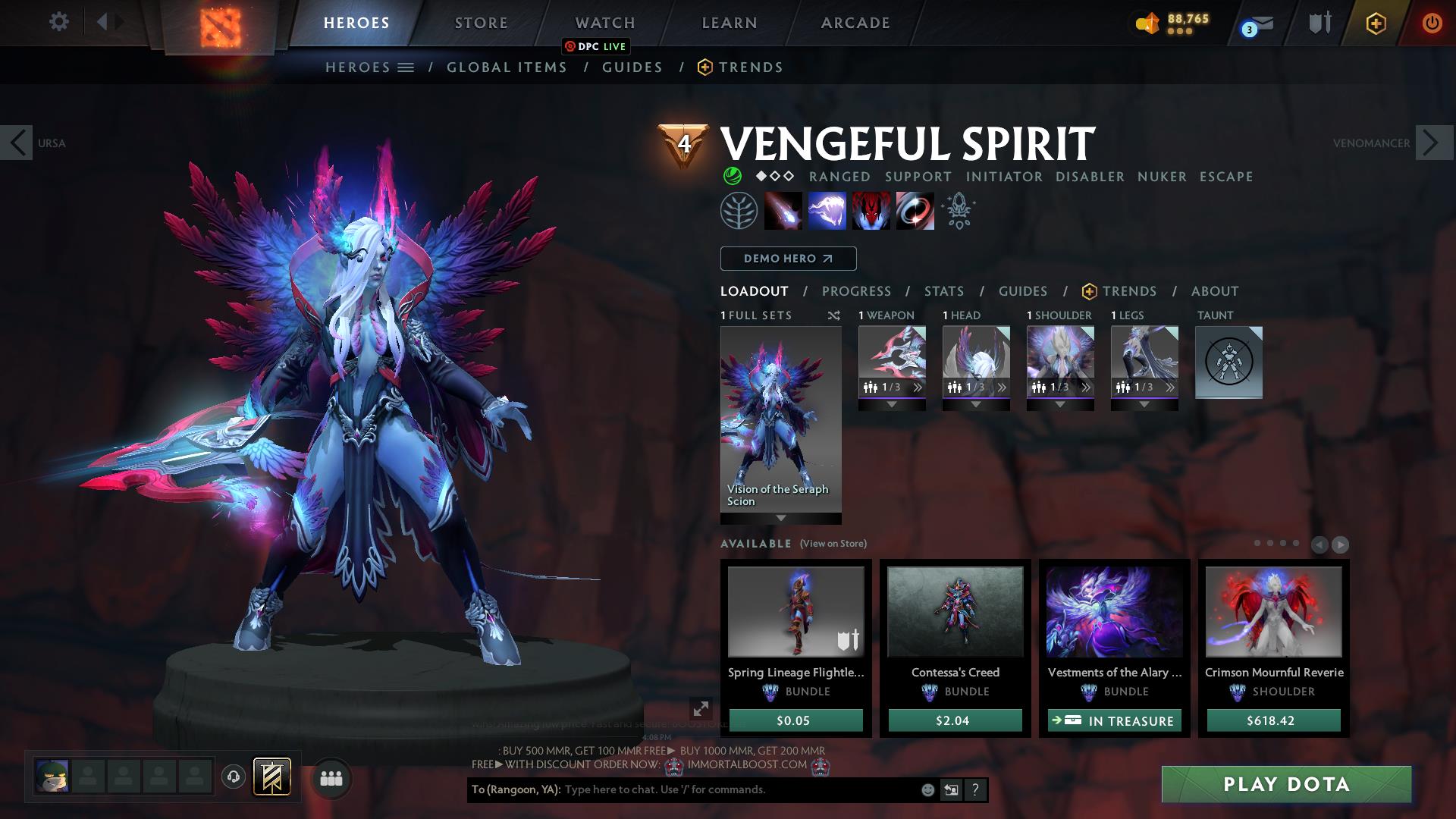Toggle voice chat with the headset icon
Screen dimensions: 1456x819
click(x=233, y=778)
